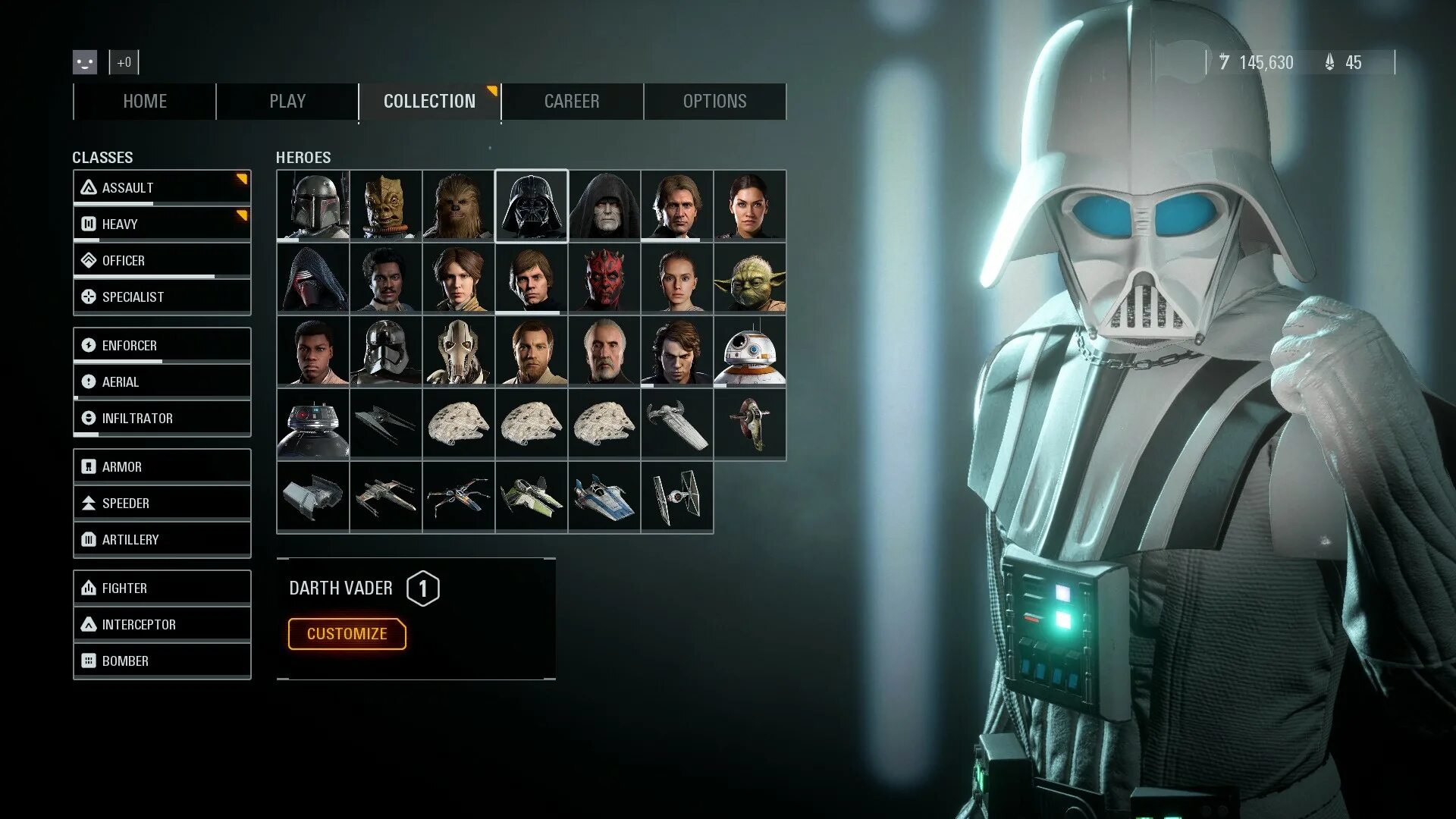
Task: Select the Enforcer reinforcement class
Action: pos(162,345)
